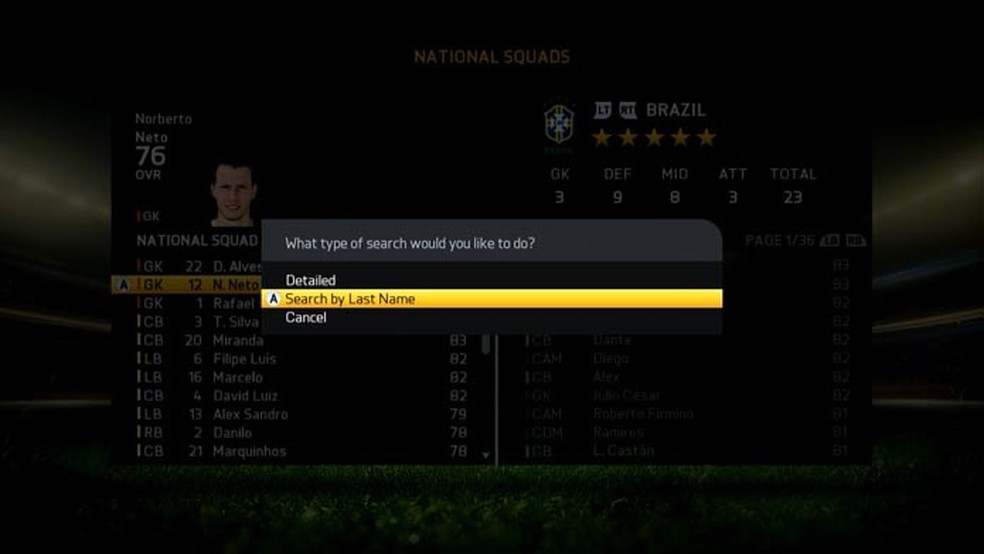Cancel the search dialog
The height and width of the screenshot is (554, 984).
[x=306, y=317]
